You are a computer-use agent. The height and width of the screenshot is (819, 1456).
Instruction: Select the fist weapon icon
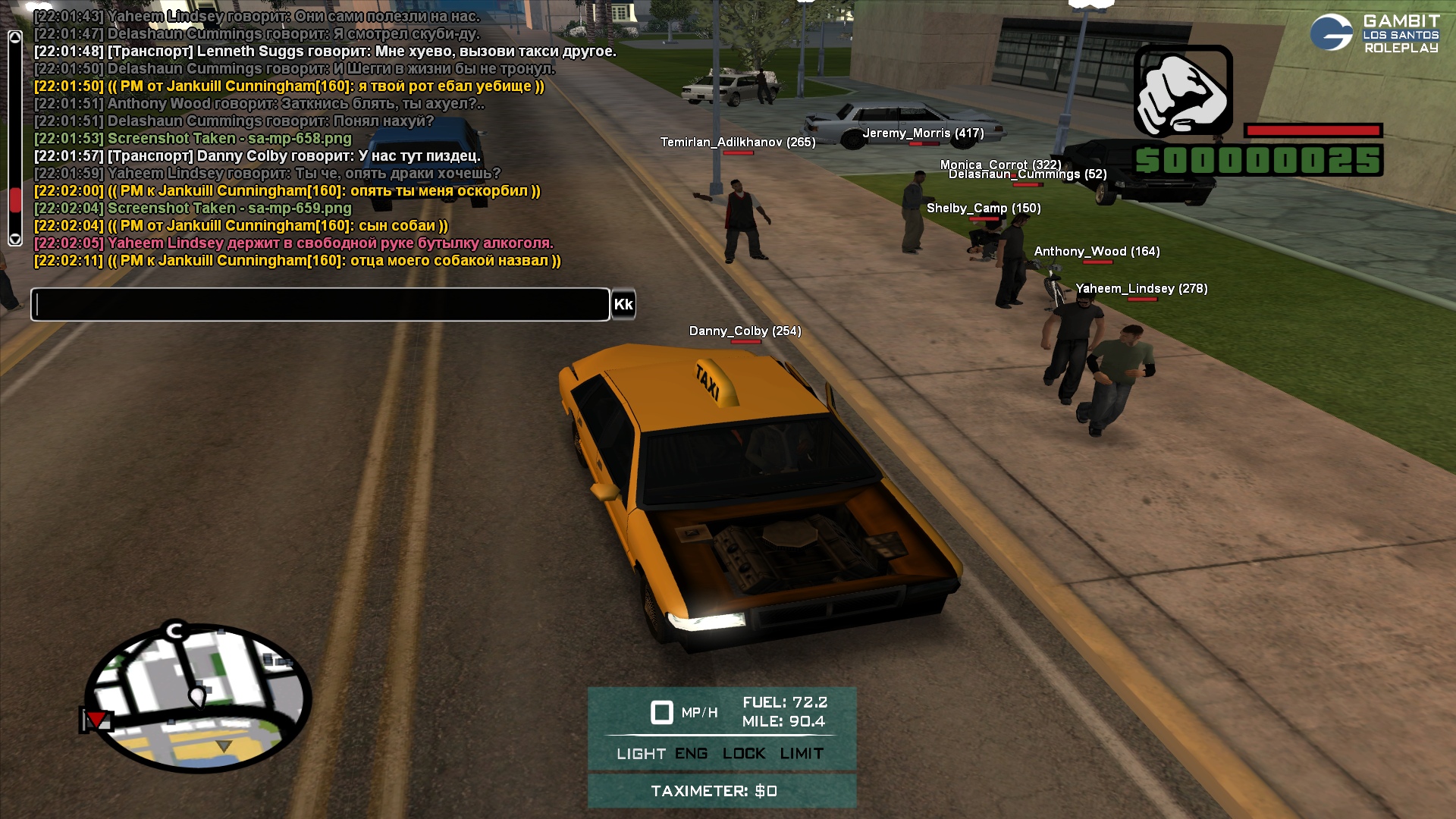1183,91
